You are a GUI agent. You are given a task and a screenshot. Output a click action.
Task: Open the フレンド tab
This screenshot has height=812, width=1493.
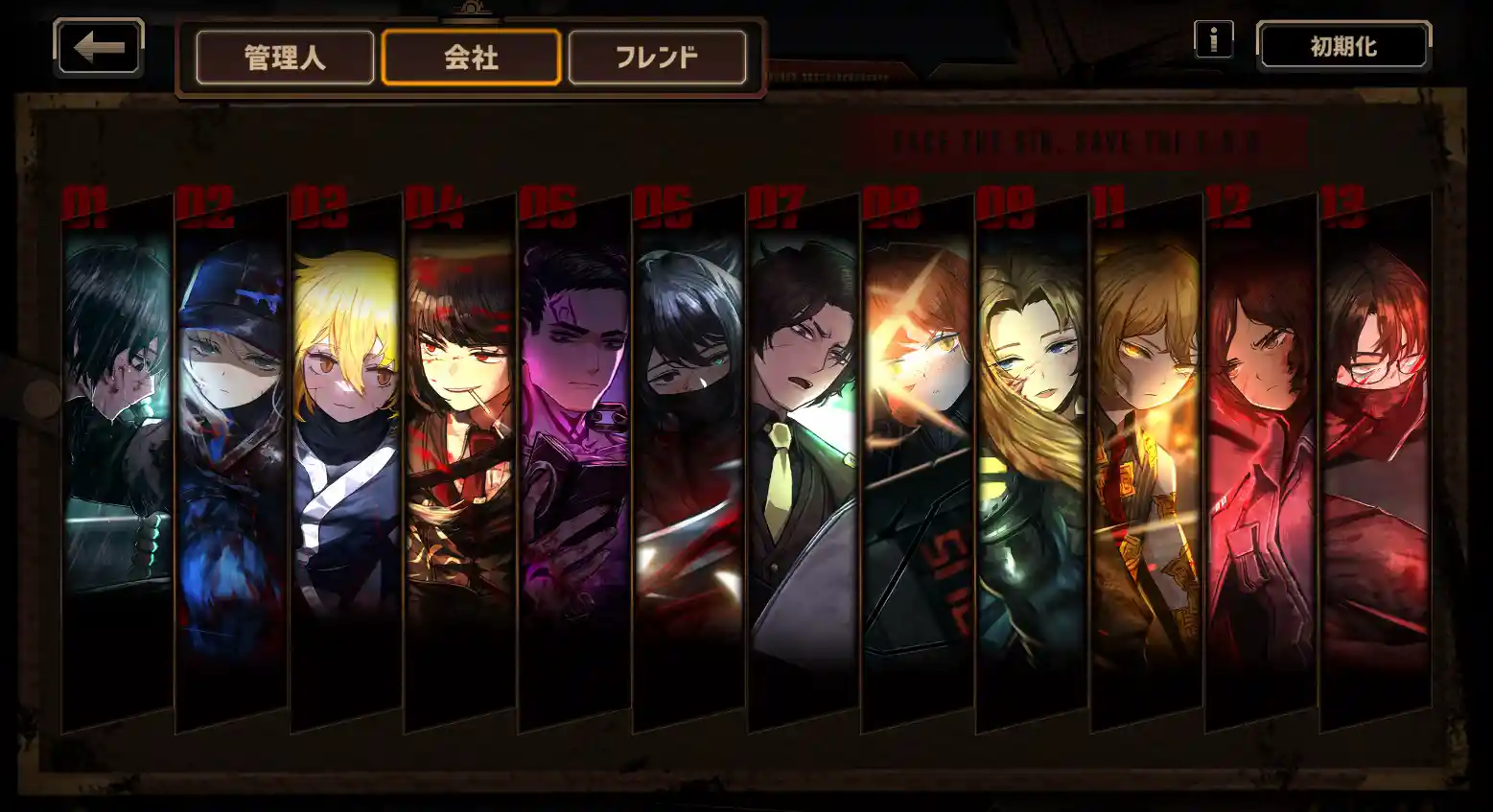point(656,58)
